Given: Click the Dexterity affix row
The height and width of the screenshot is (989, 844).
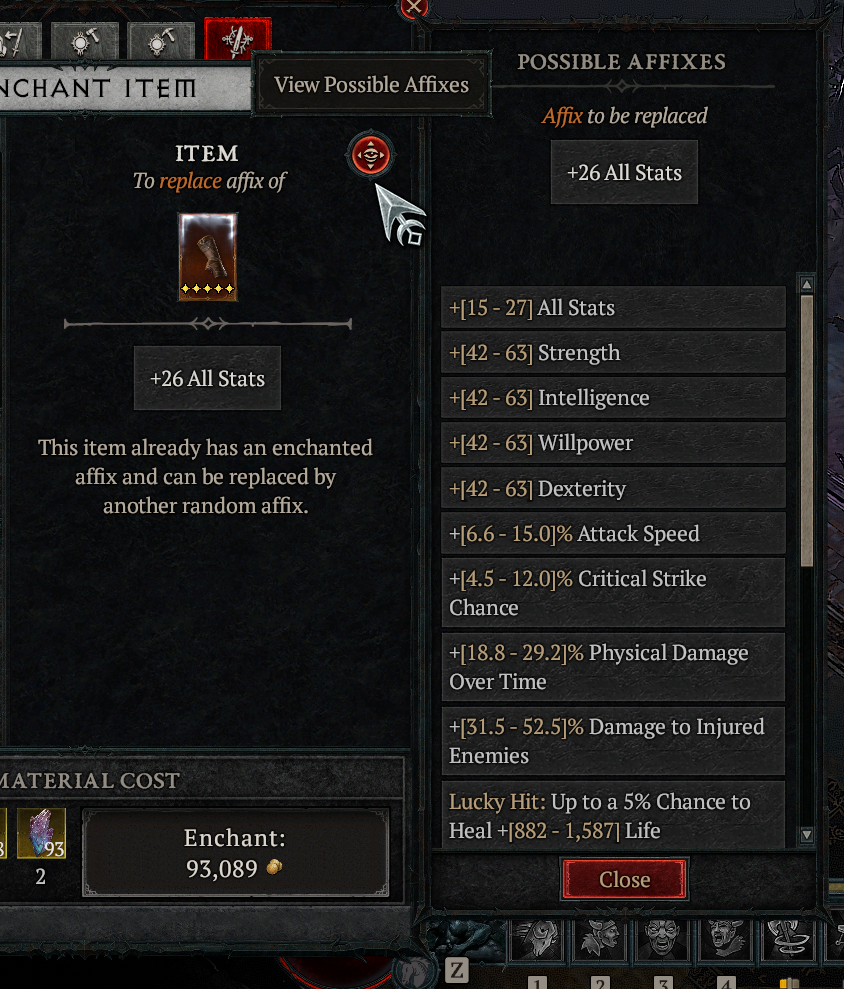Looking at the screenshot, I should (613, 489).
